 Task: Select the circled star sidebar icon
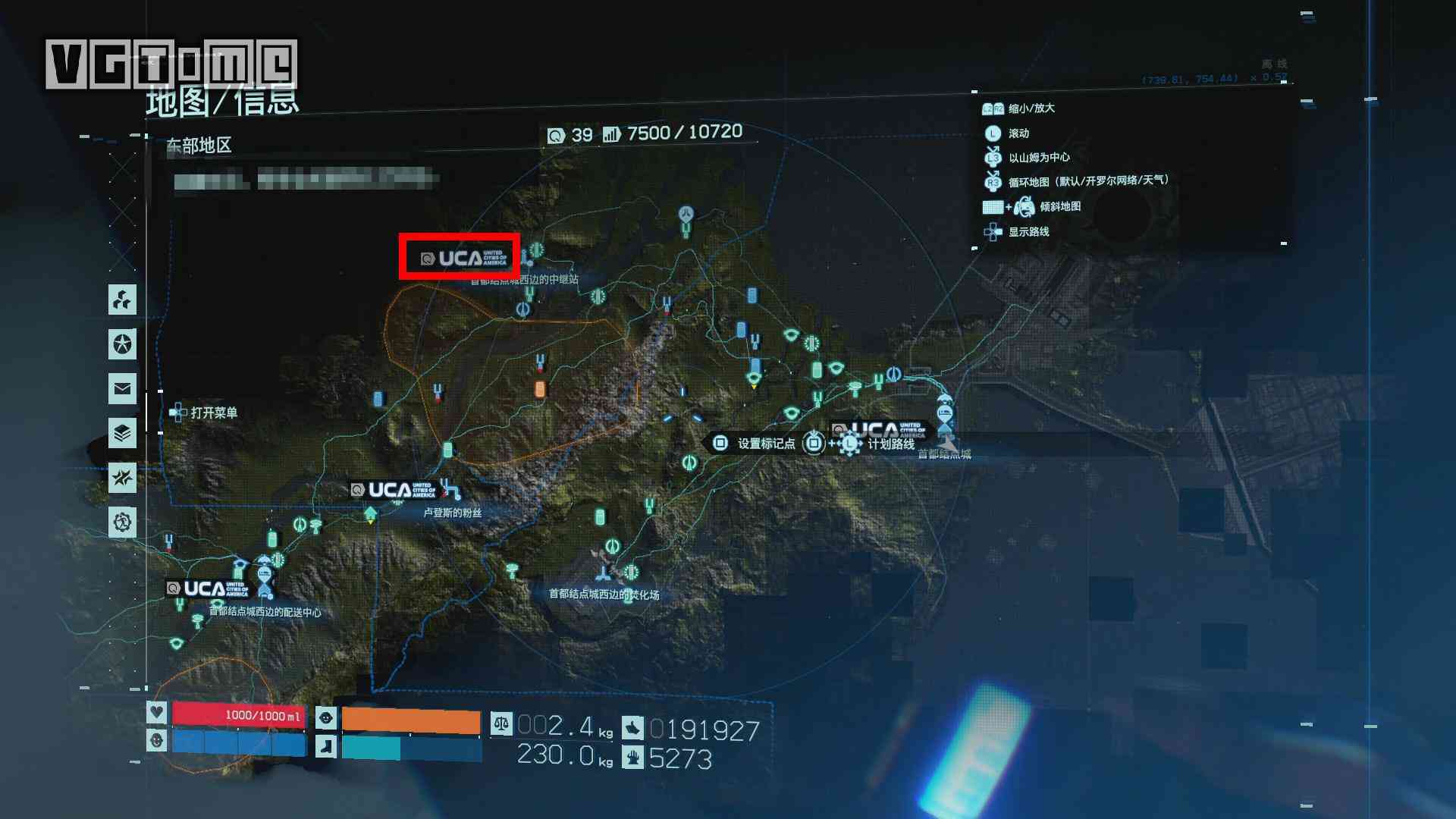[x=122, y=344]
